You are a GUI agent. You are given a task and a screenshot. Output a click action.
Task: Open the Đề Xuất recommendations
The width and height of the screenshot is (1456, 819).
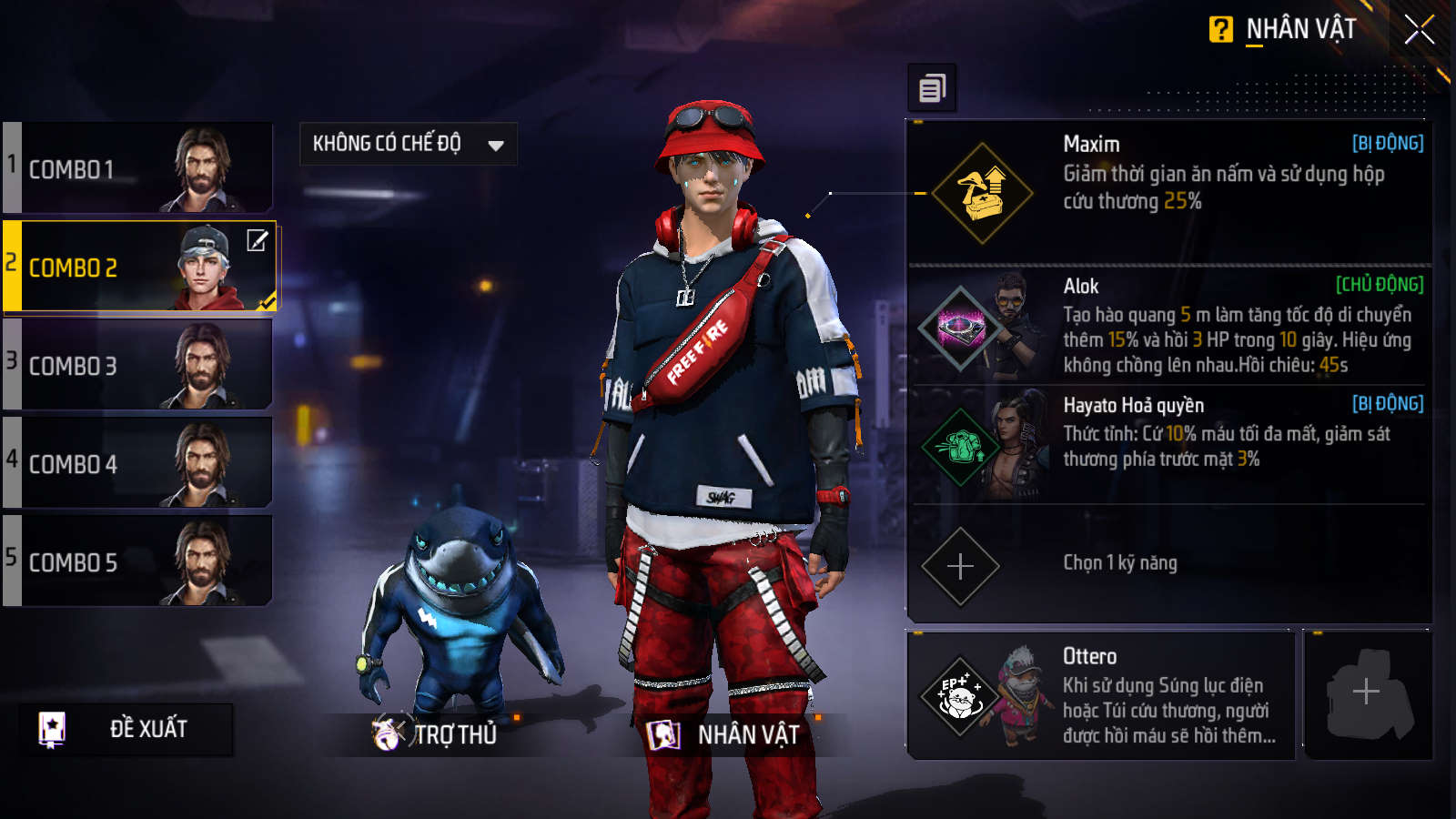[x=126, y=729]
